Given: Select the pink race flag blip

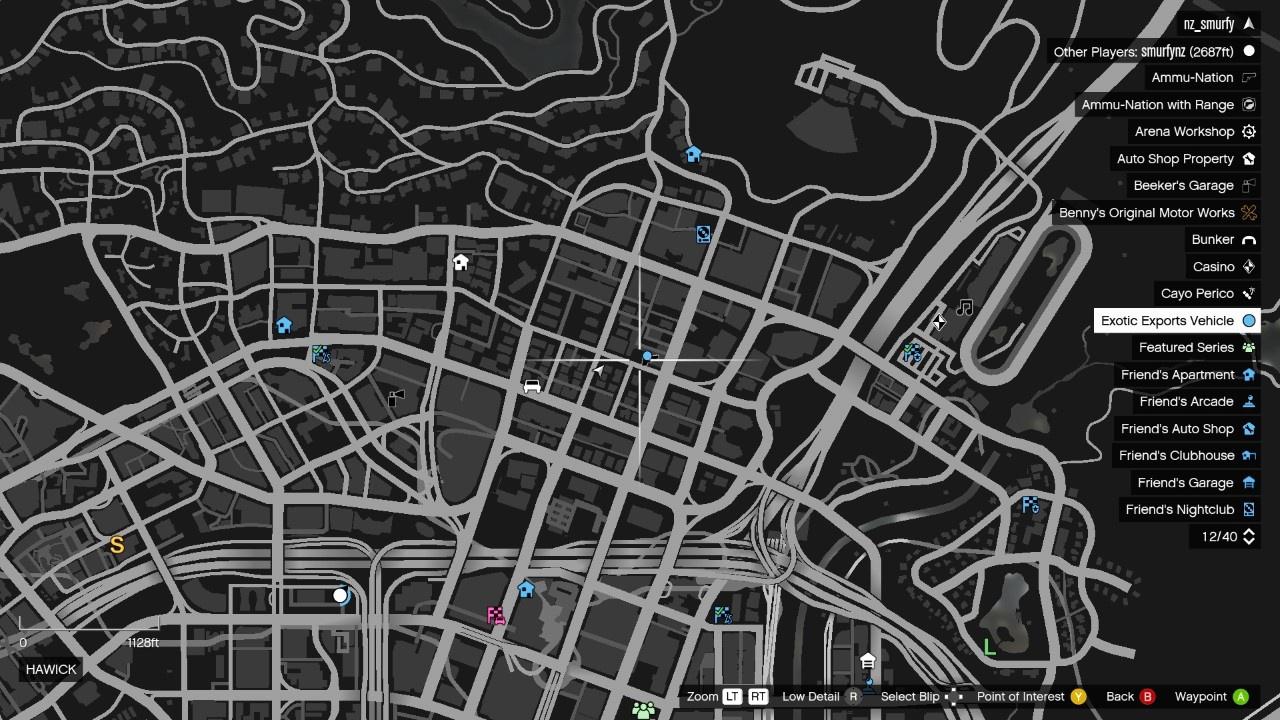Looking at the screenshot, I should tap(496, 615).
